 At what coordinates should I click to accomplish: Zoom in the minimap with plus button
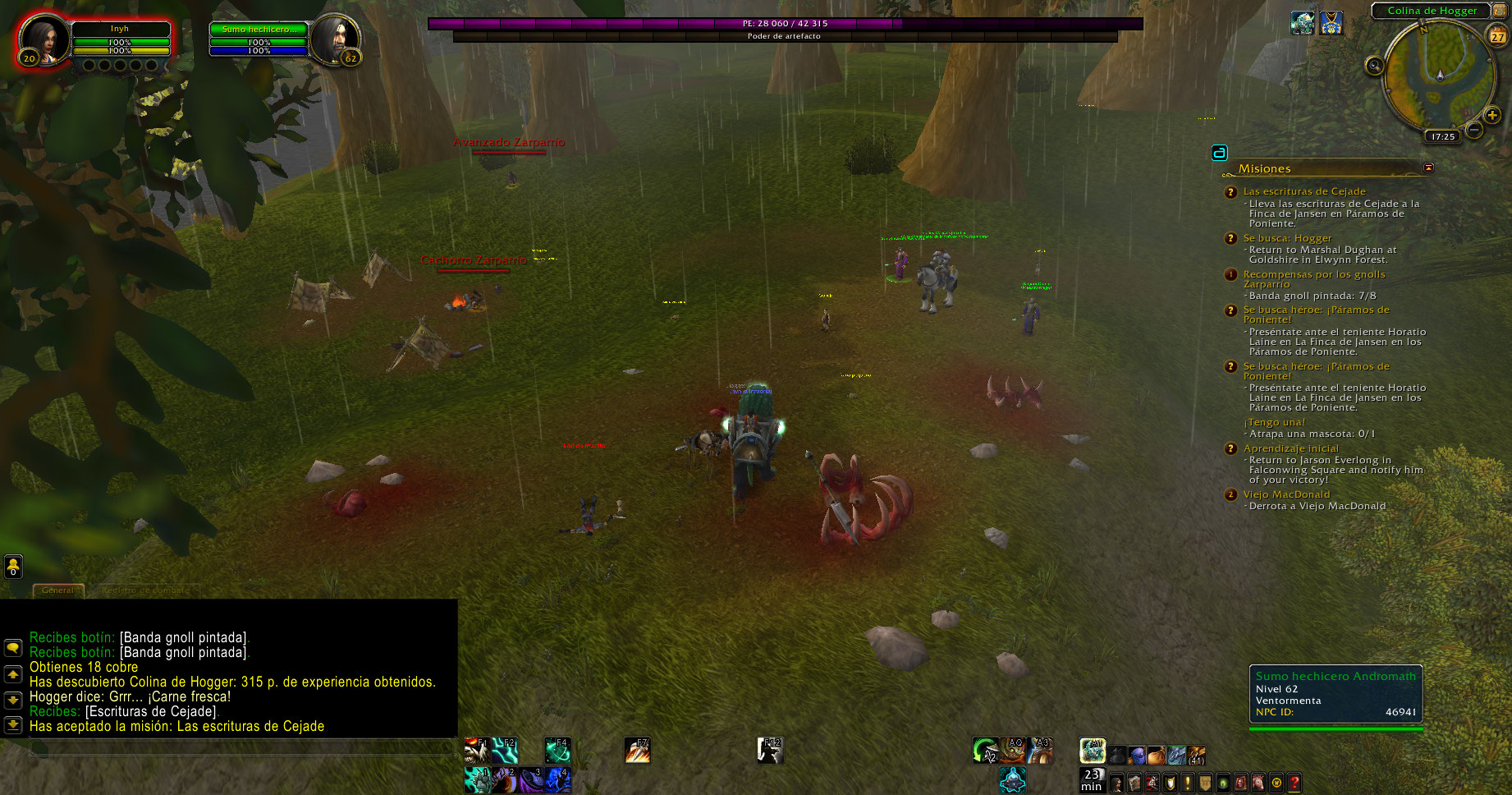pyautogui.click(x=1492, y=116)
